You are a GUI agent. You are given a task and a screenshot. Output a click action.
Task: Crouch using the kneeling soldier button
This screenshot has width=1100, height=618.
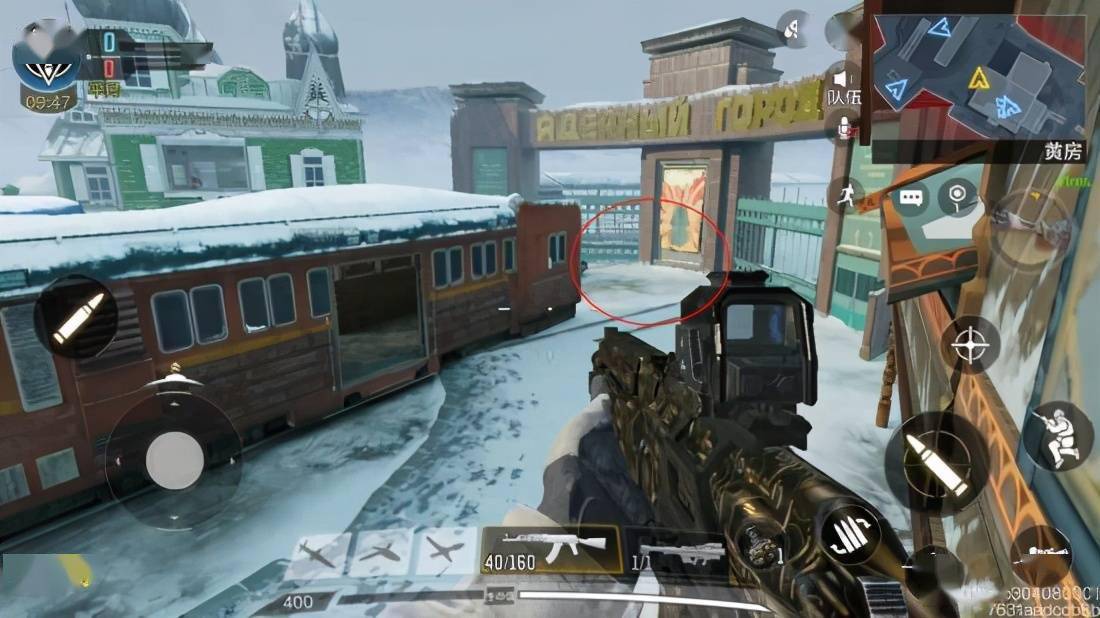[x=1058, y=437]
